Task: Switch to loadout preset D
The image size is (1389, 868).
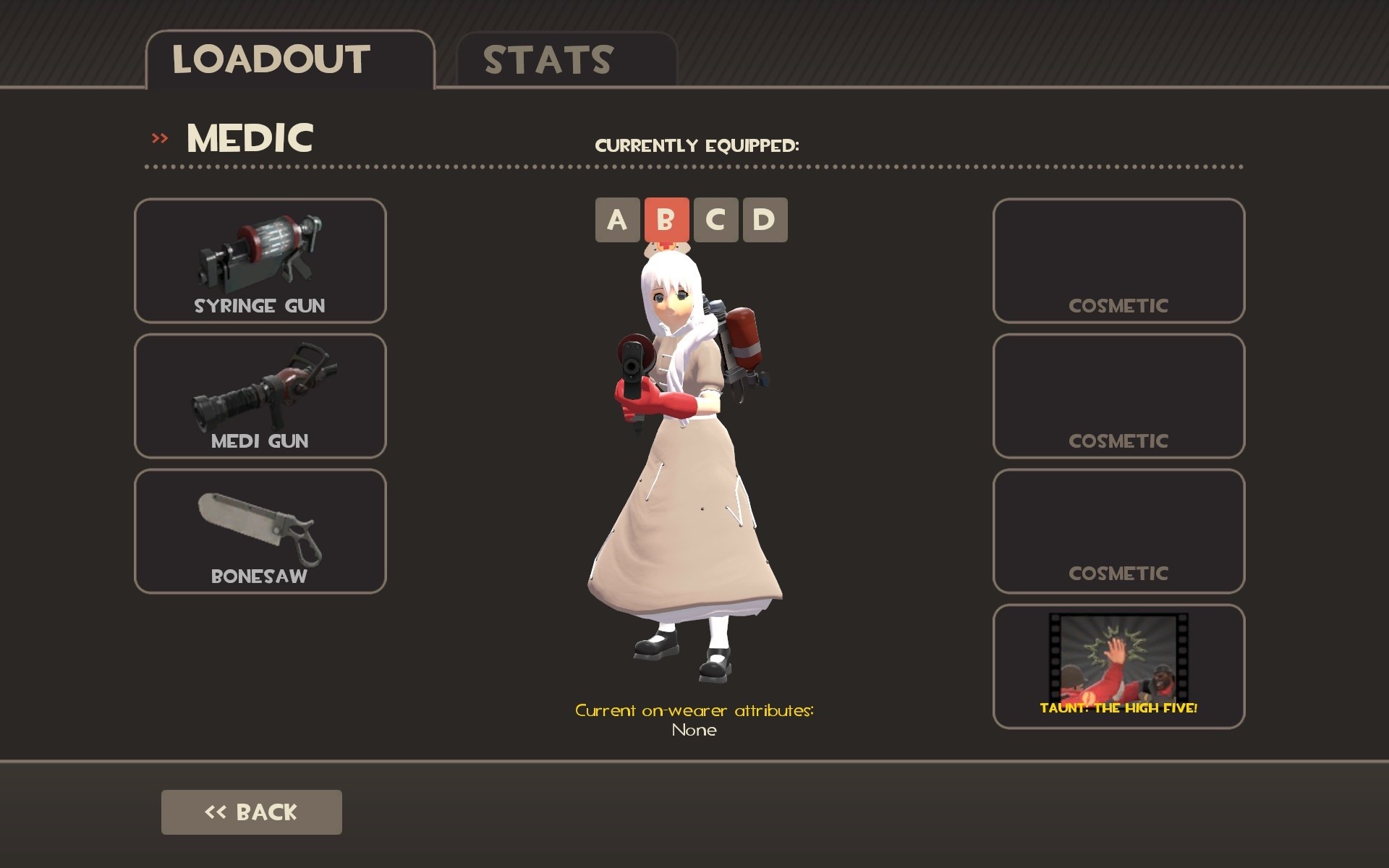Action: 767,220
